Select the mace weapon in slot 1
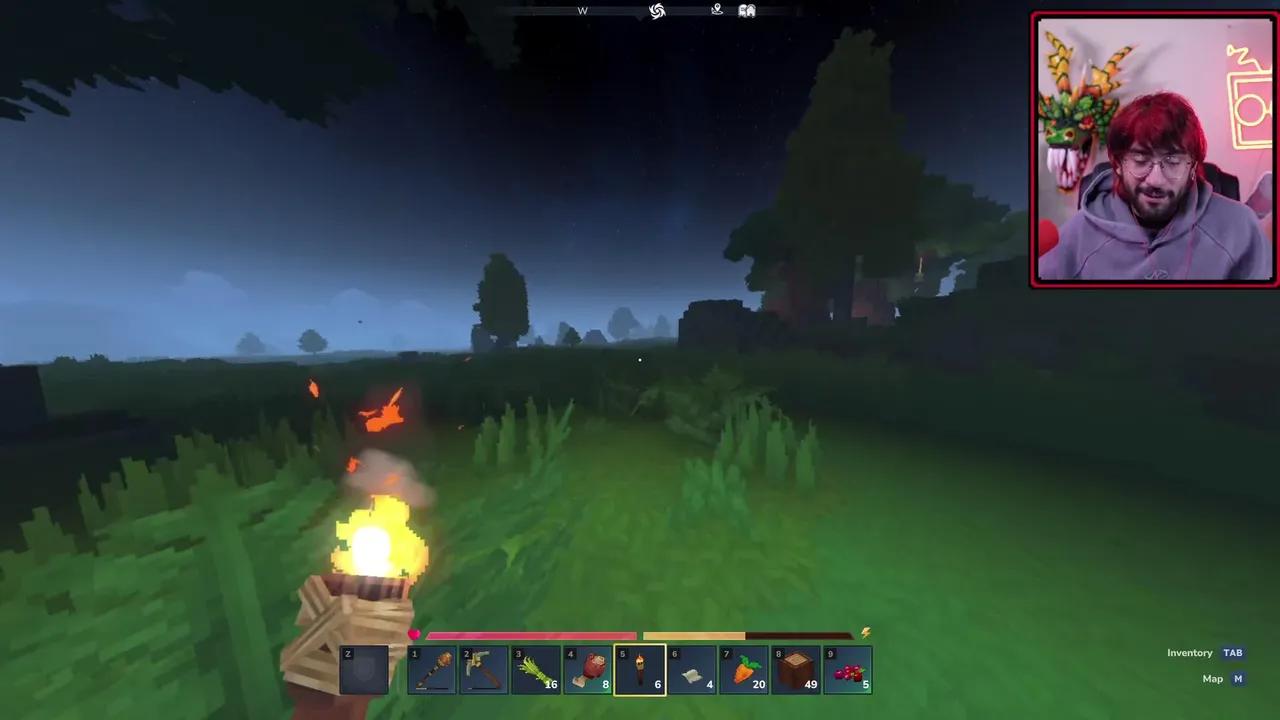The width and height of the screenshot is (1280, 720). pyautogui.click(x=433, y=668)
